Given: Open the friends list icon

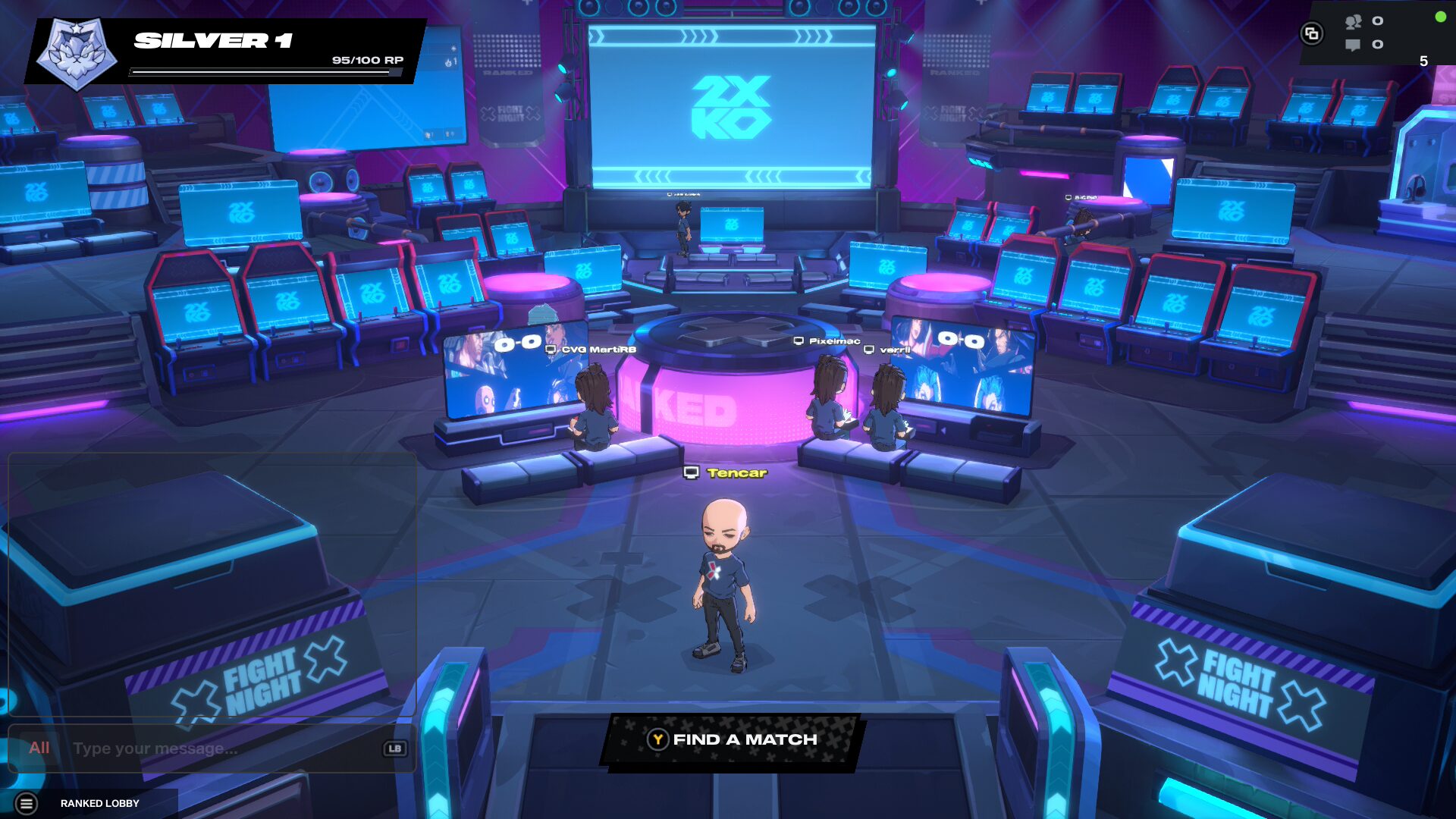Looking at the screenshot, I should click(1354, 21).
